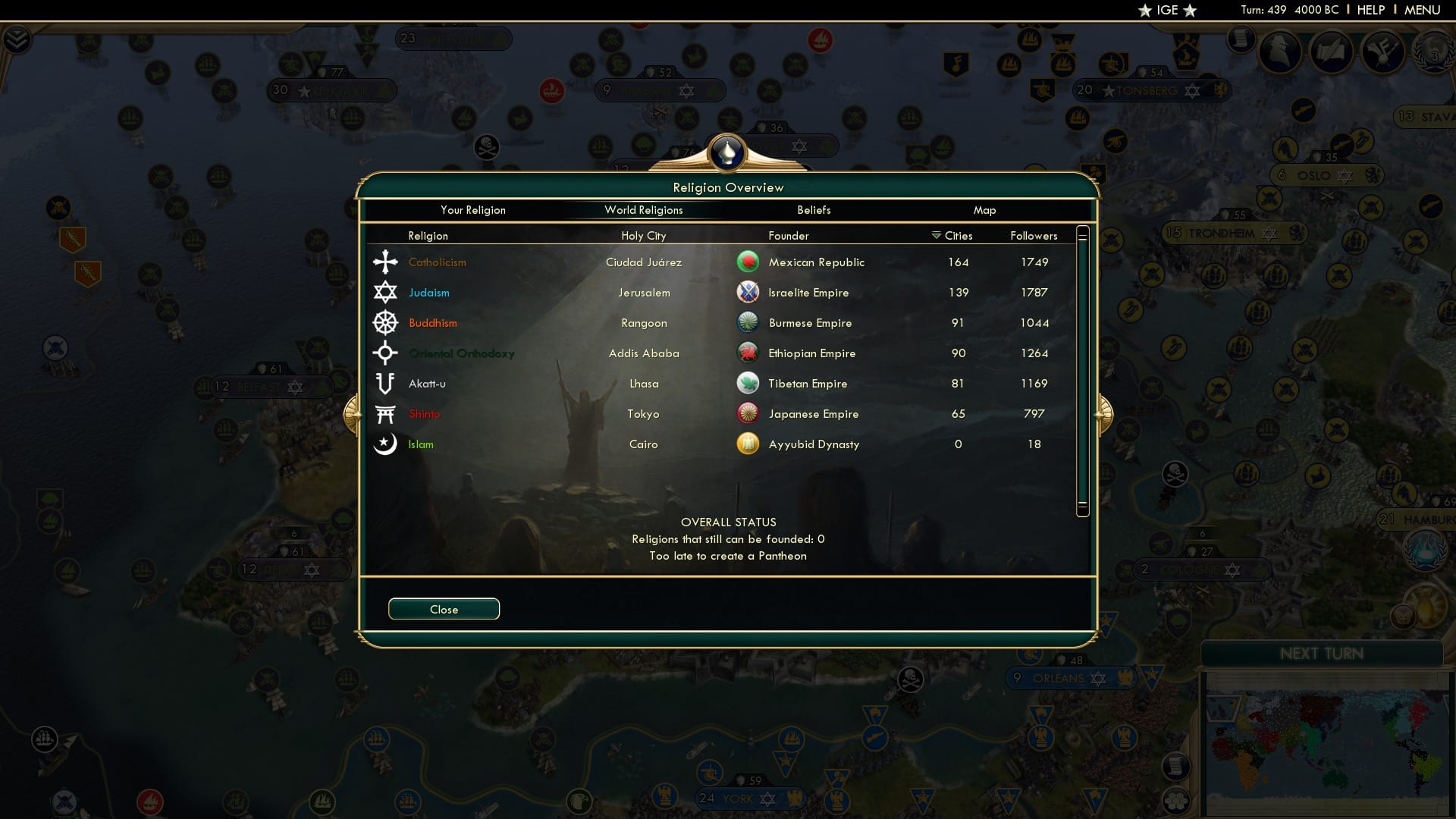Click the Islam crescent moon icon
Image resolution: width=1456 pixels, height=819 pixels.
386,444
